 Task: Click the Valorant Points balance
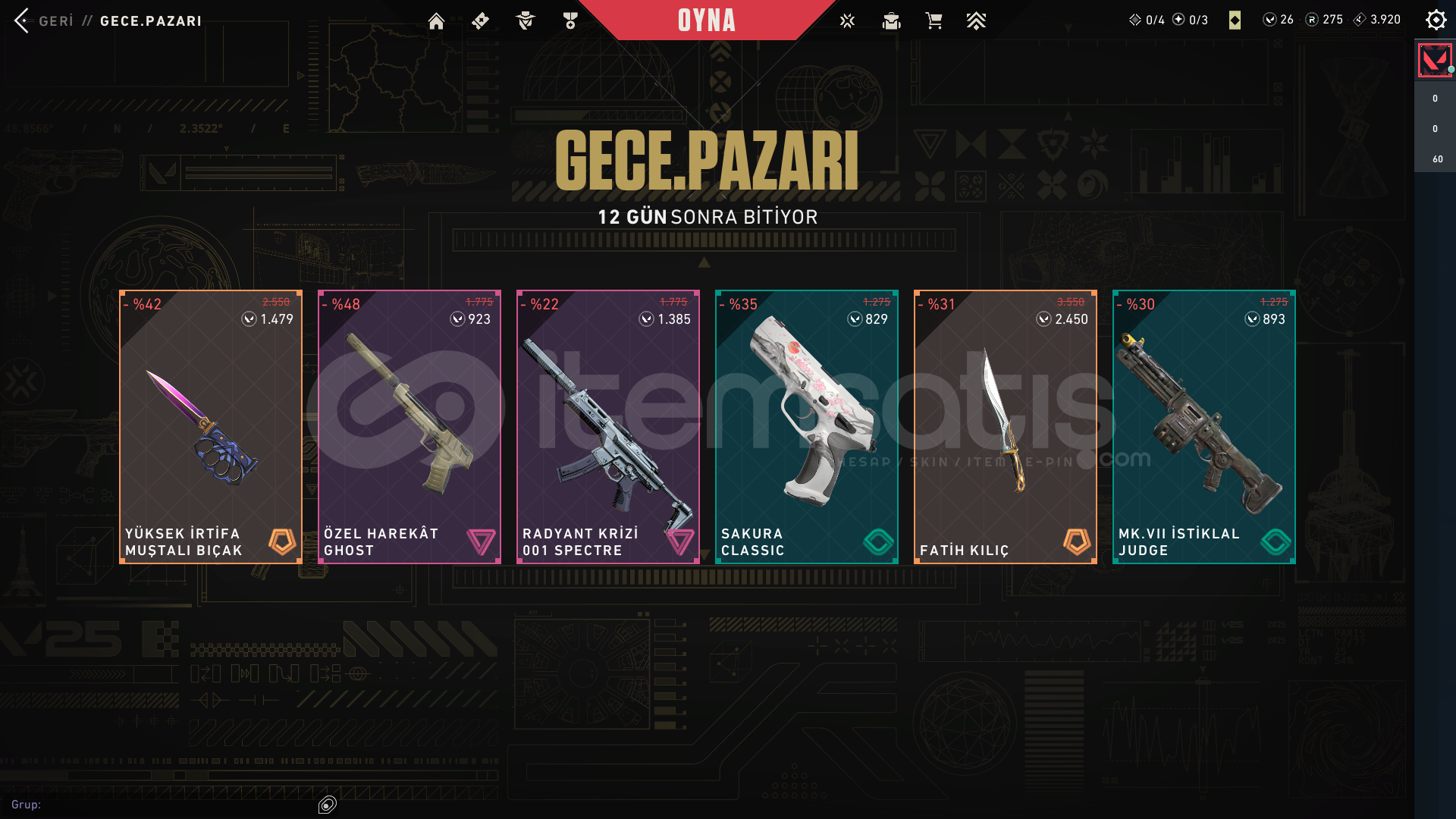1279,20
